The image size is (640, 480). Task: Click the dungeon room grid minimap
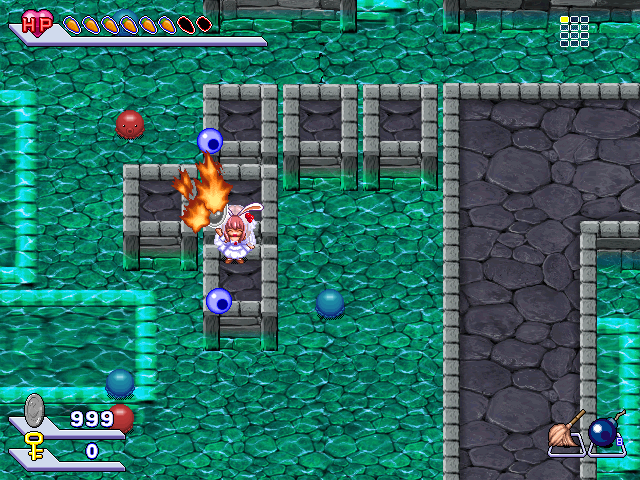574,31
